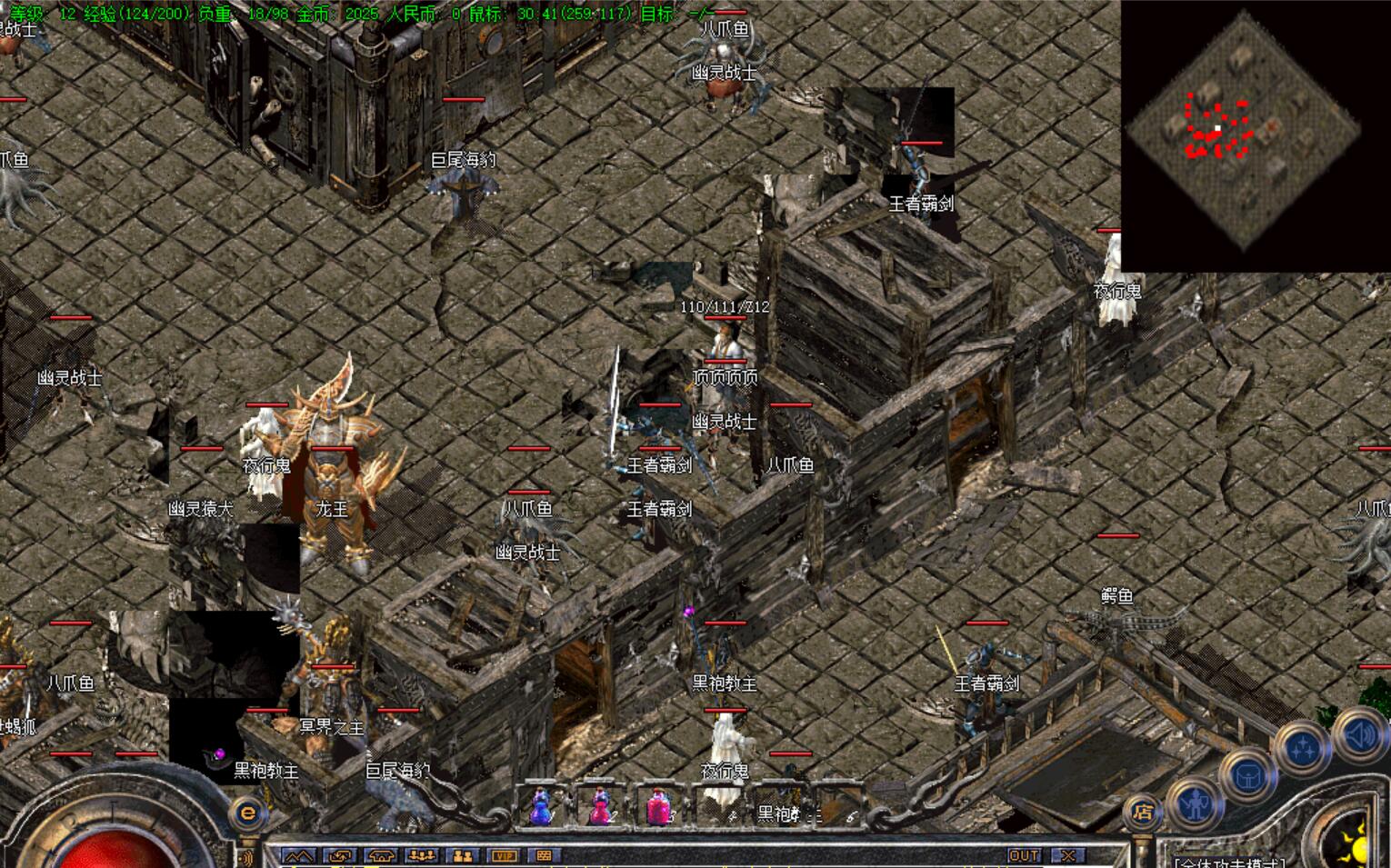Open the character equipment panel icon
1391x868 pixels.
click(1194, 803)
